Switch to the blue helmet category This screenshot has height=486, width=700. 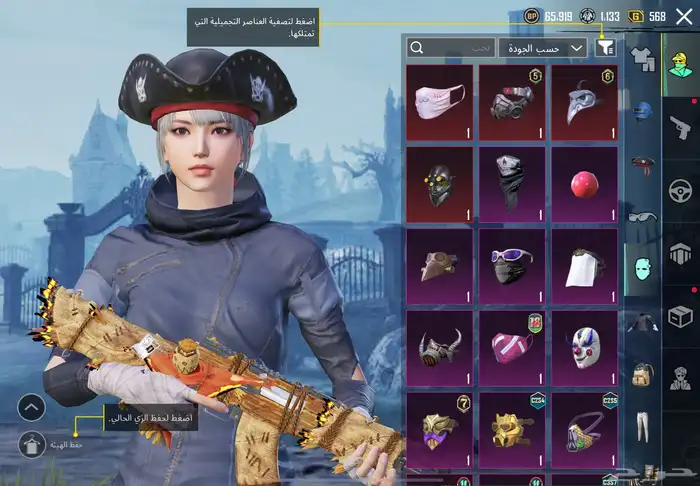click(x=642, y=110)
